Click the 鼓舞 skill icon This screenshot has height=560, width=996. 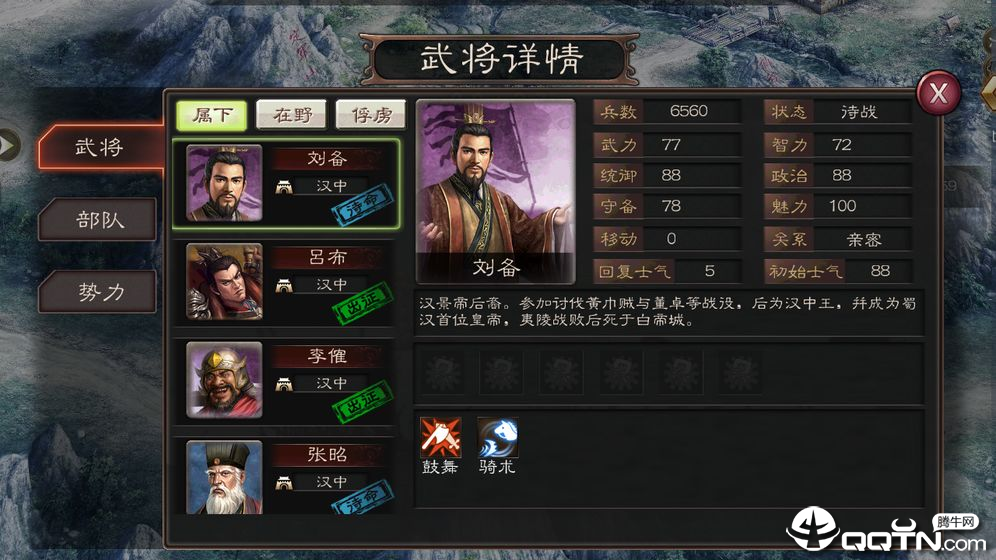[x=439, y=438]
